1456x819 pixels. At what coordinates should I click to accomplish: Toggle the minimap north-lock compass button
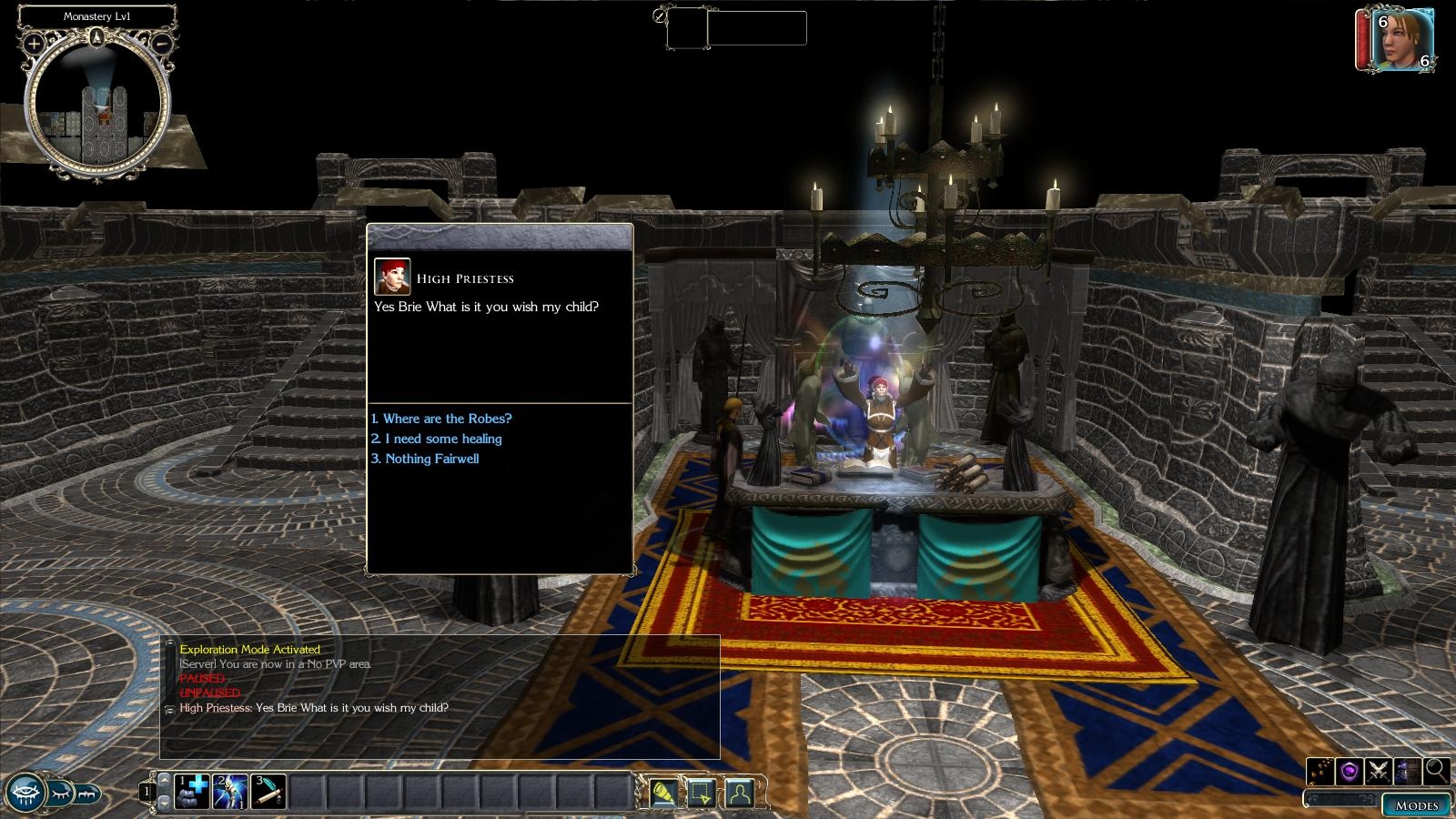97,37
